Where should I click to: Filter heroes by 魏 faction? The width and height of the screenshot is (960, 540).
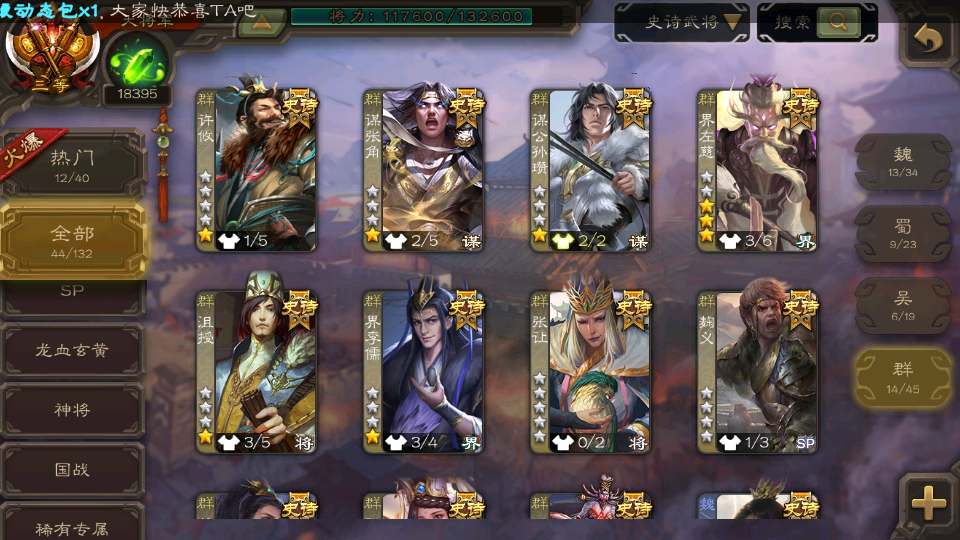click(x=903, y=162)
